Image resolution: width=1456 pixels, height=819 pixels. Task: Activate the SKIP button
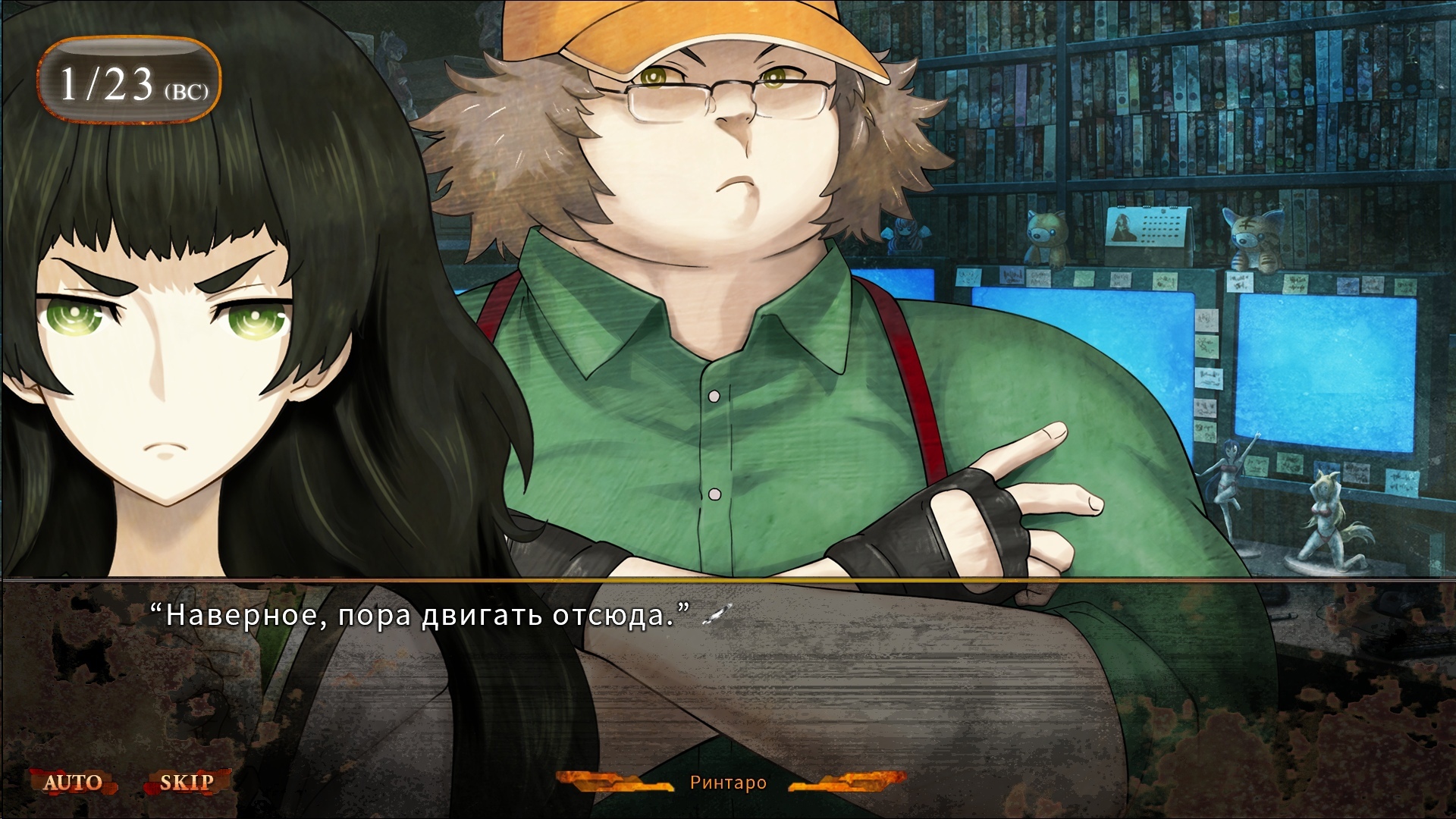tap(187, 782)
